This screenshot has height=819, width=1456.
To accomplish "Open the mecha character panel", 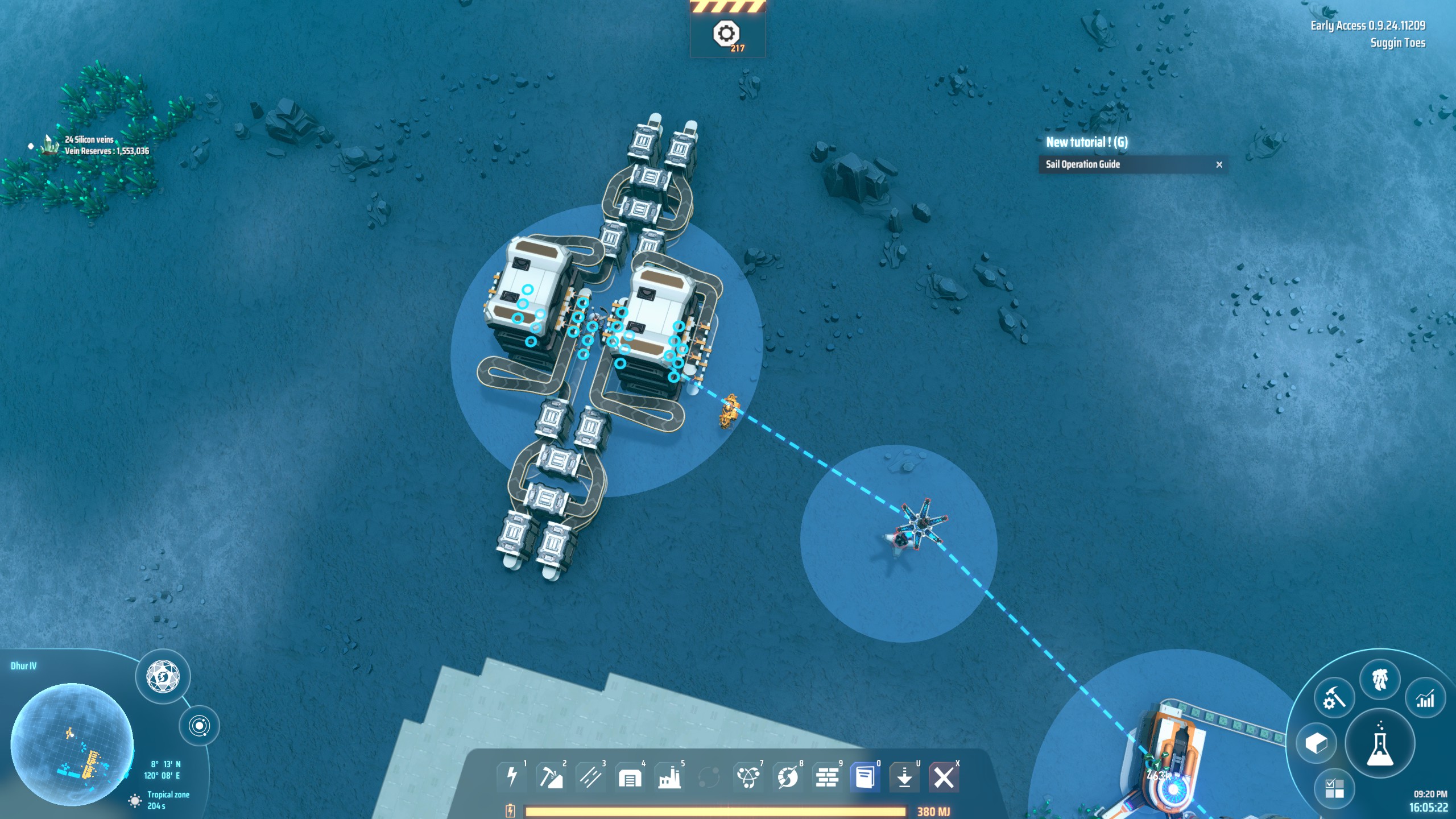I will (x=1380, y=679).
